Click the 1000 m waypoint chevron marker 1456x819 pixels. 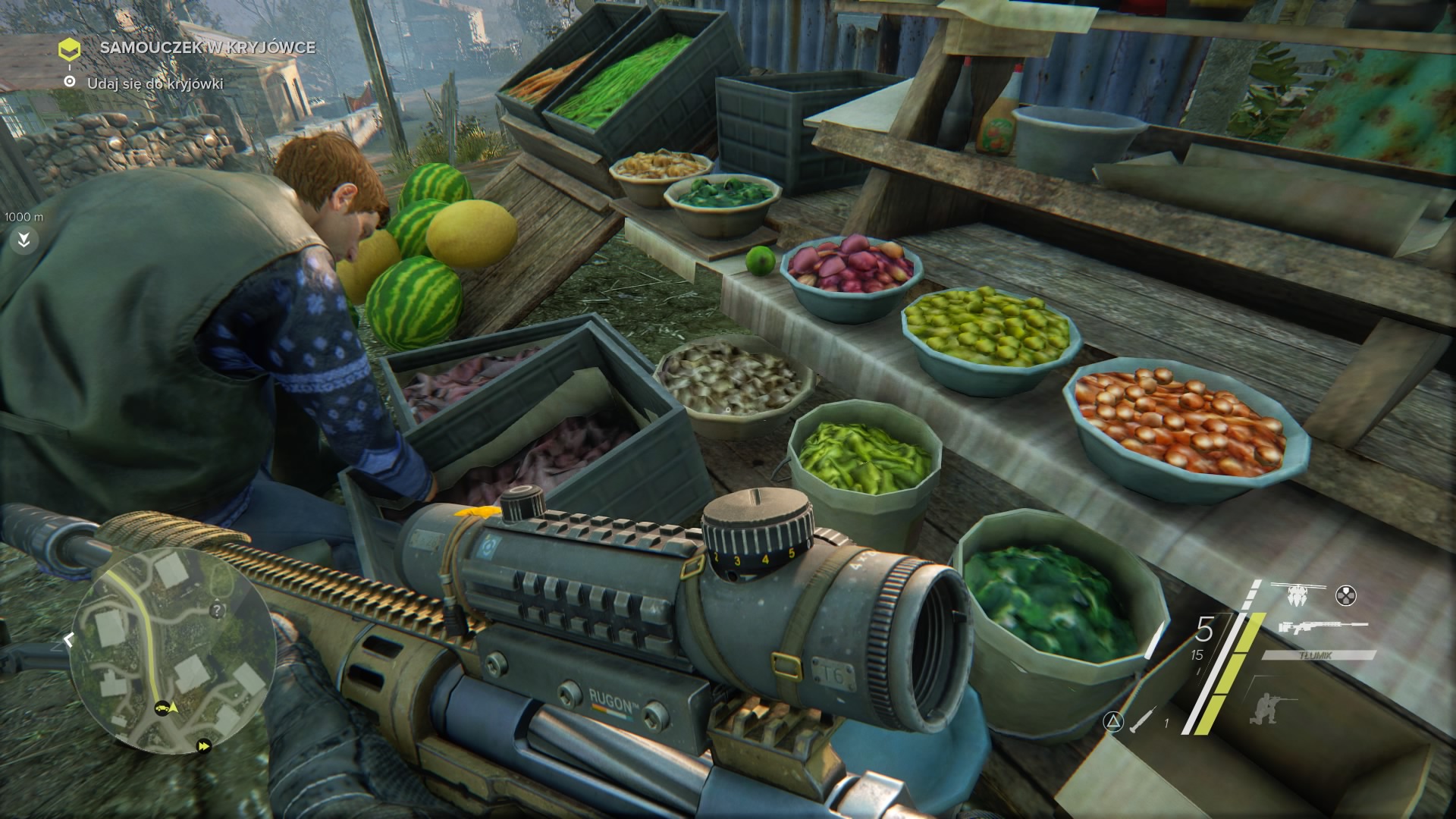[x=24, y=240]
